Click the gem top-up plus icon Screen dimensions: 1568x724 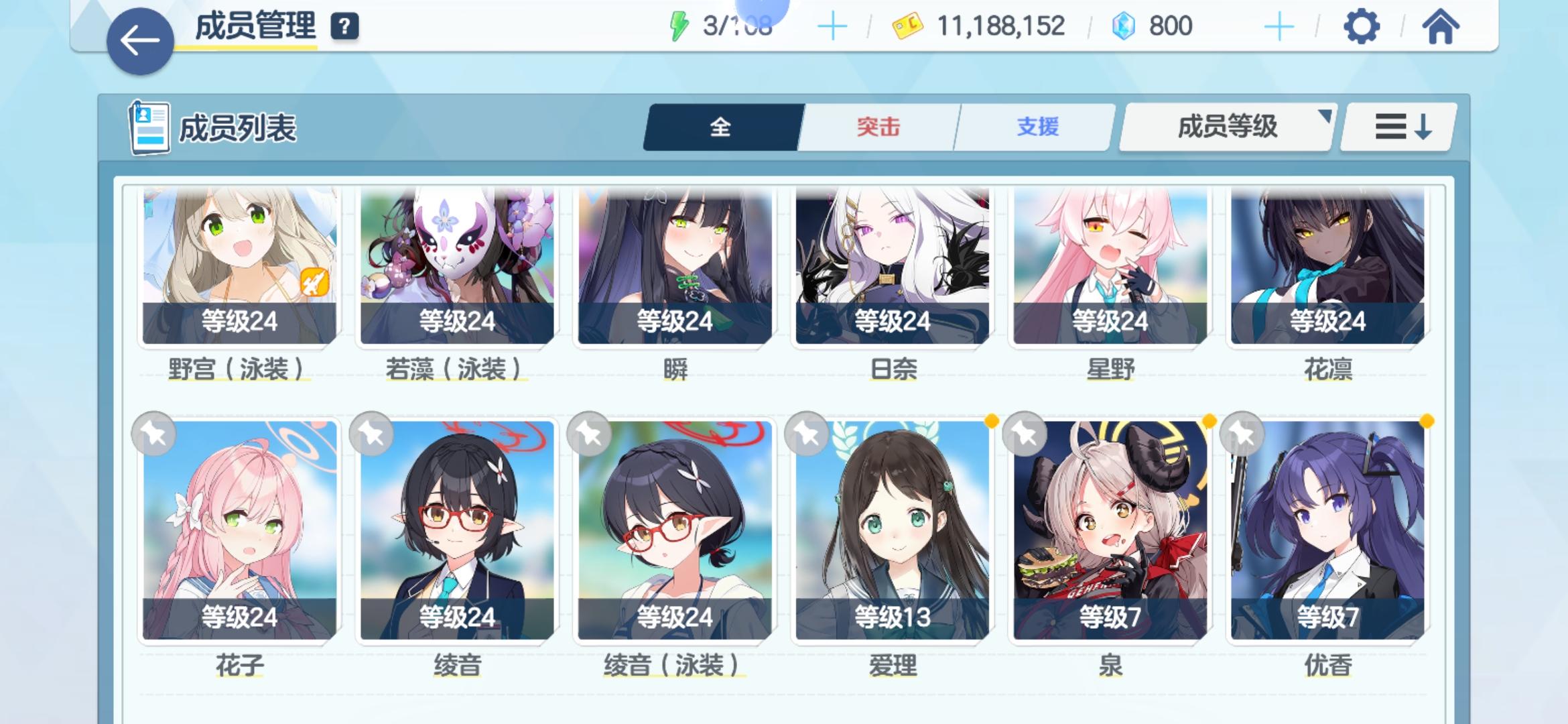[1280, 27]
